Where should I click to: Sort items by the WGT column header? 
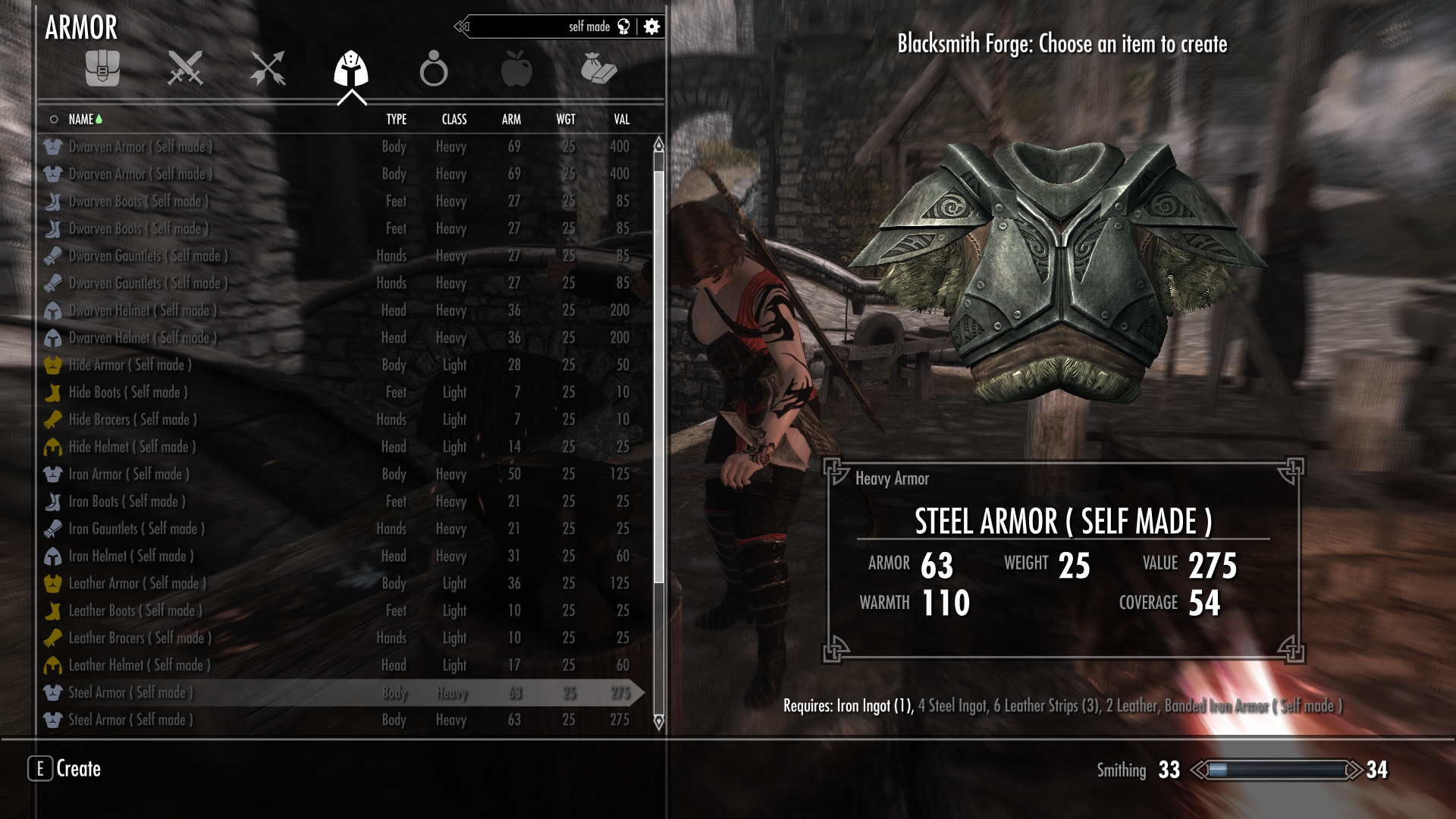566,119
